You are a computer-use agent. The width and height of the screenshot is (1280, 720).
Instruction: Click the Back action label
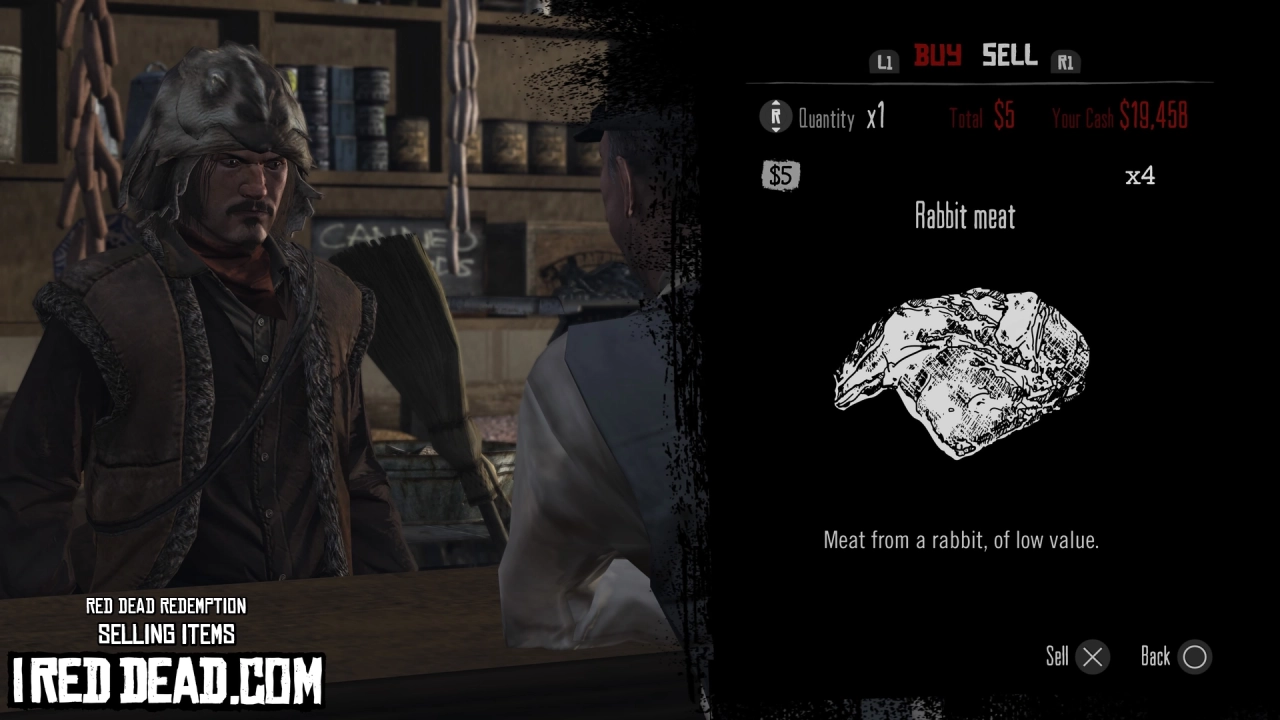pos(1158,657)
